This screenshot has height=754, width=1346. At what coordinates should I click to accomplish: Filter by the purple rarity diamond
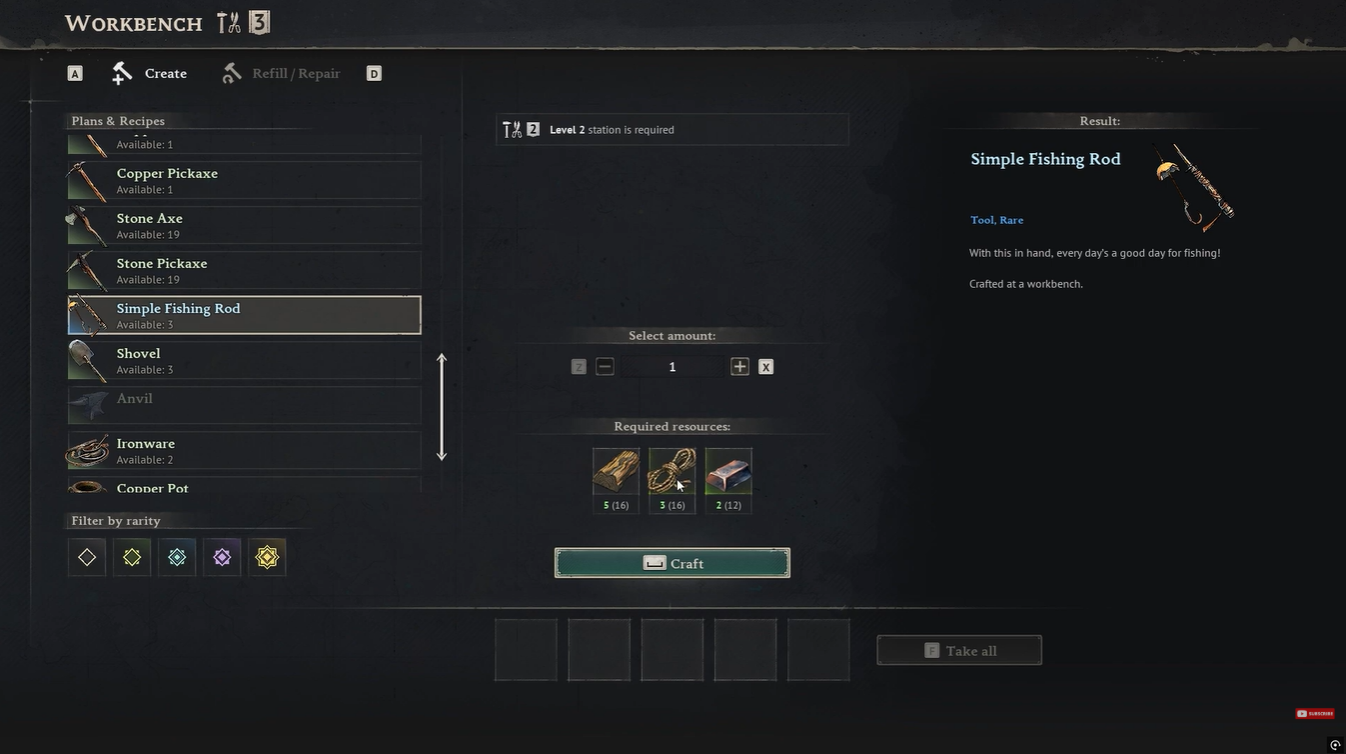coord(222,557)
